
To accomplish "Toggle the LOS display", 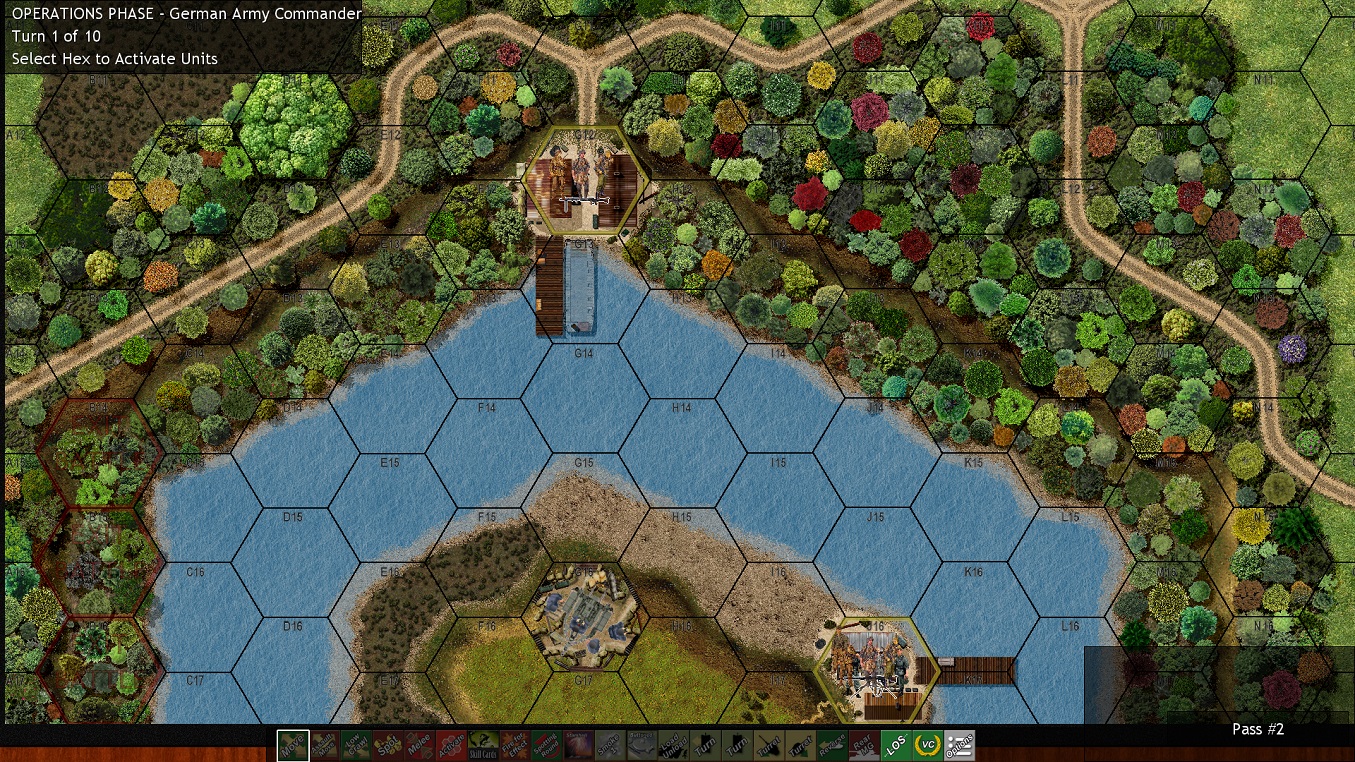I will (x=896, y=745).
